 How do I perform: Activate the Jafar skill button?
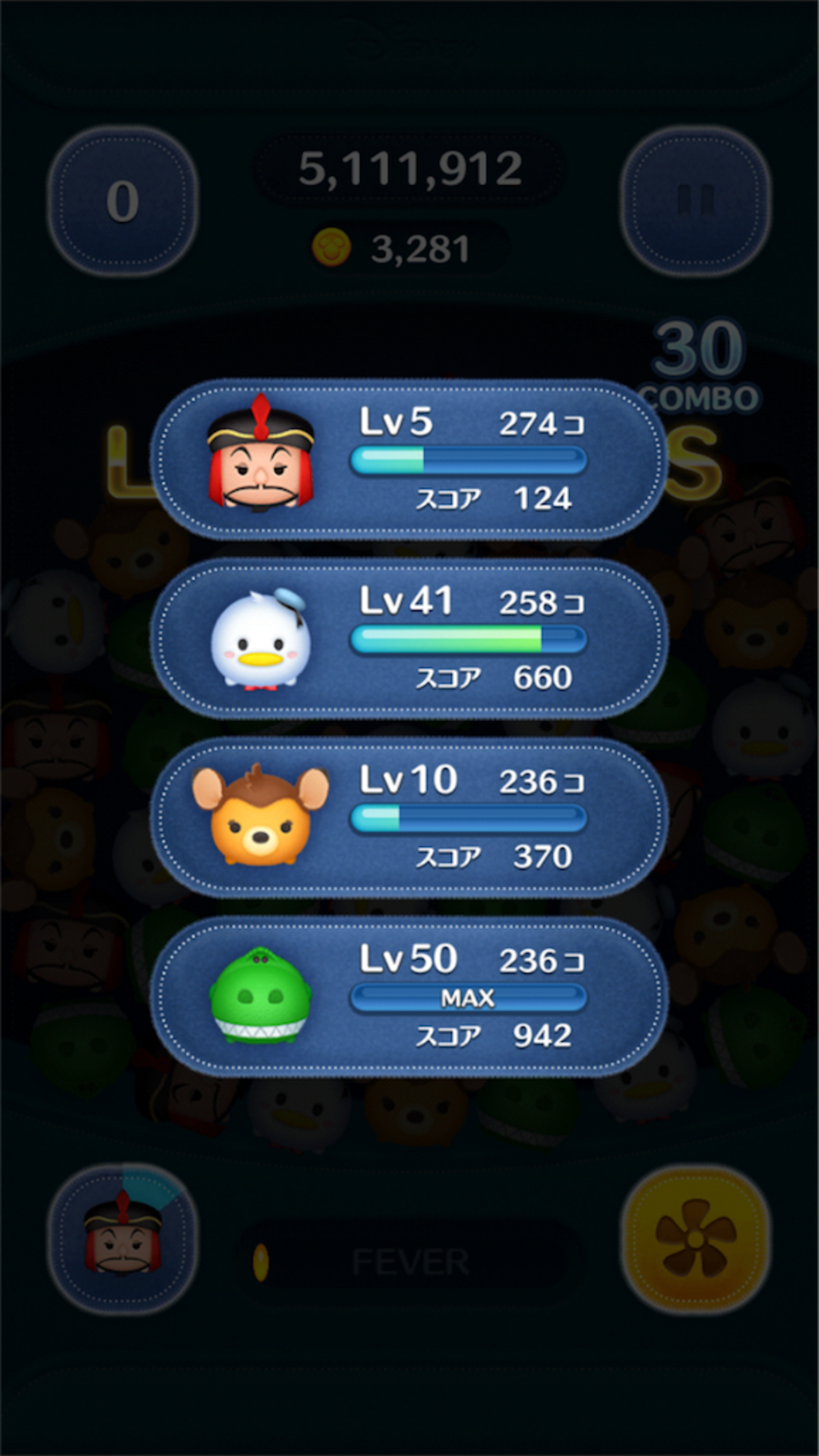123,1238
